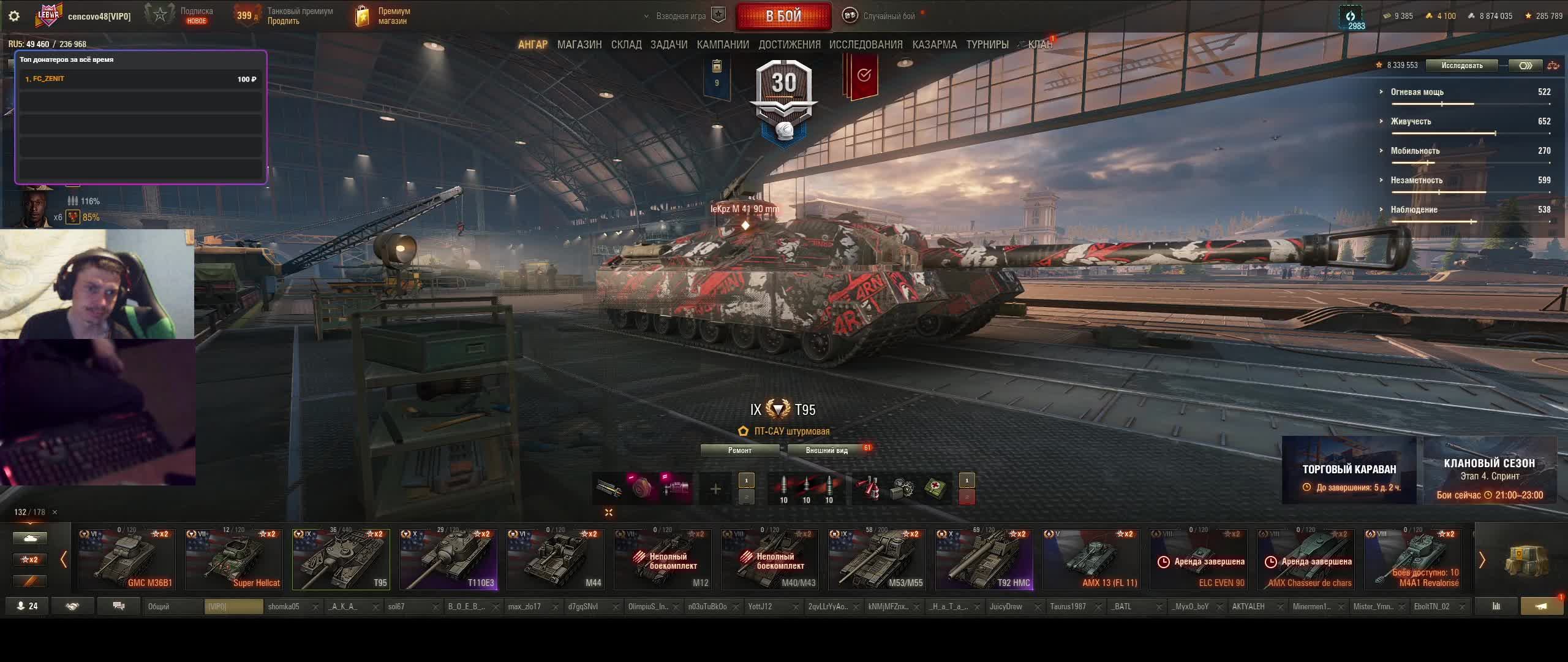Click the Исследовать research button
Image resolution: width=1568 pixels, height=662 pixels.
(1461, 66)
